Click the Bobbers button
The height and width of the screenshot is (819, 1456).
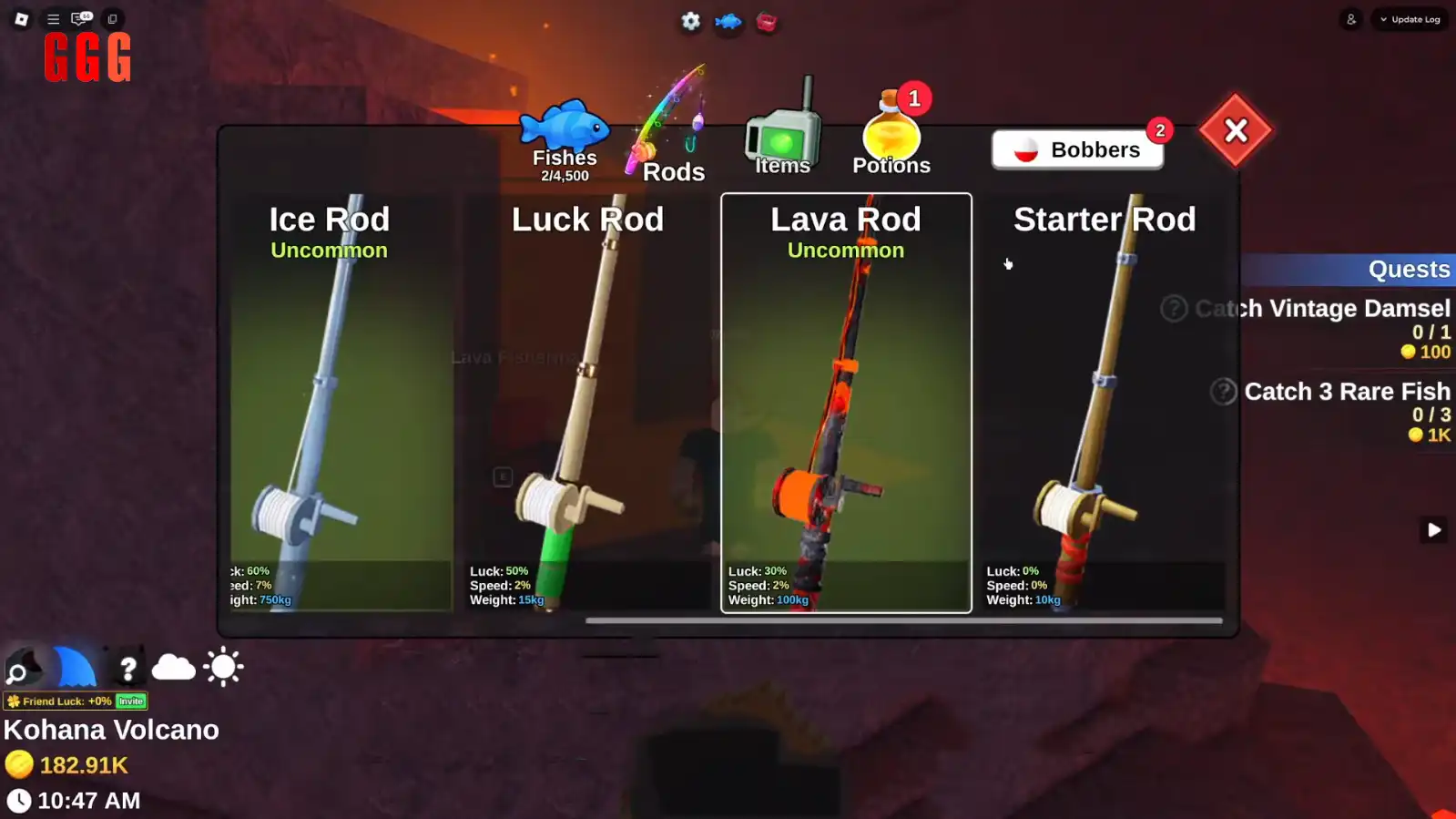coord(1077,149)
